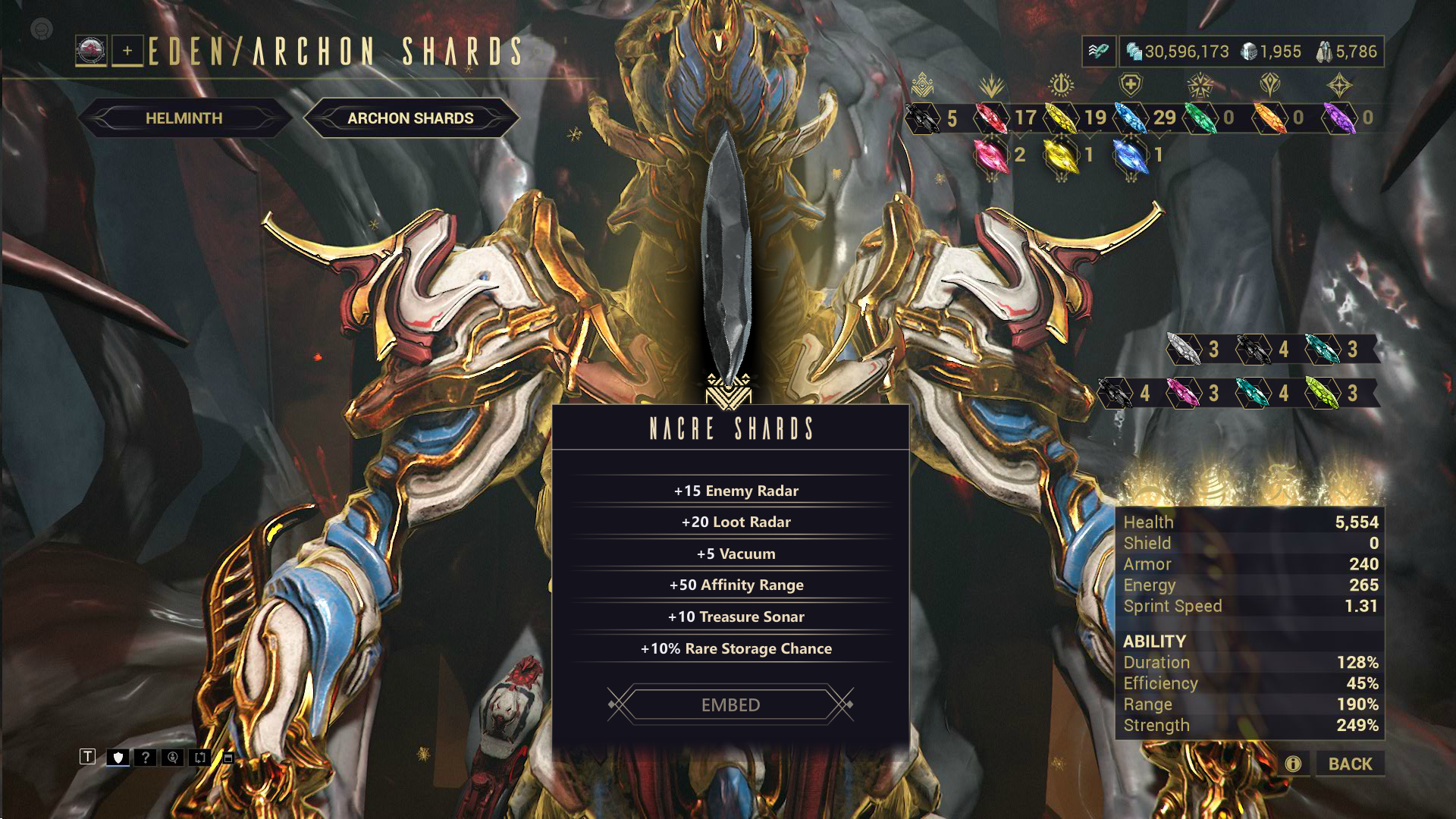Open the question mark overlay icon
Screen dimensions: 1456x819
(145, 757)
